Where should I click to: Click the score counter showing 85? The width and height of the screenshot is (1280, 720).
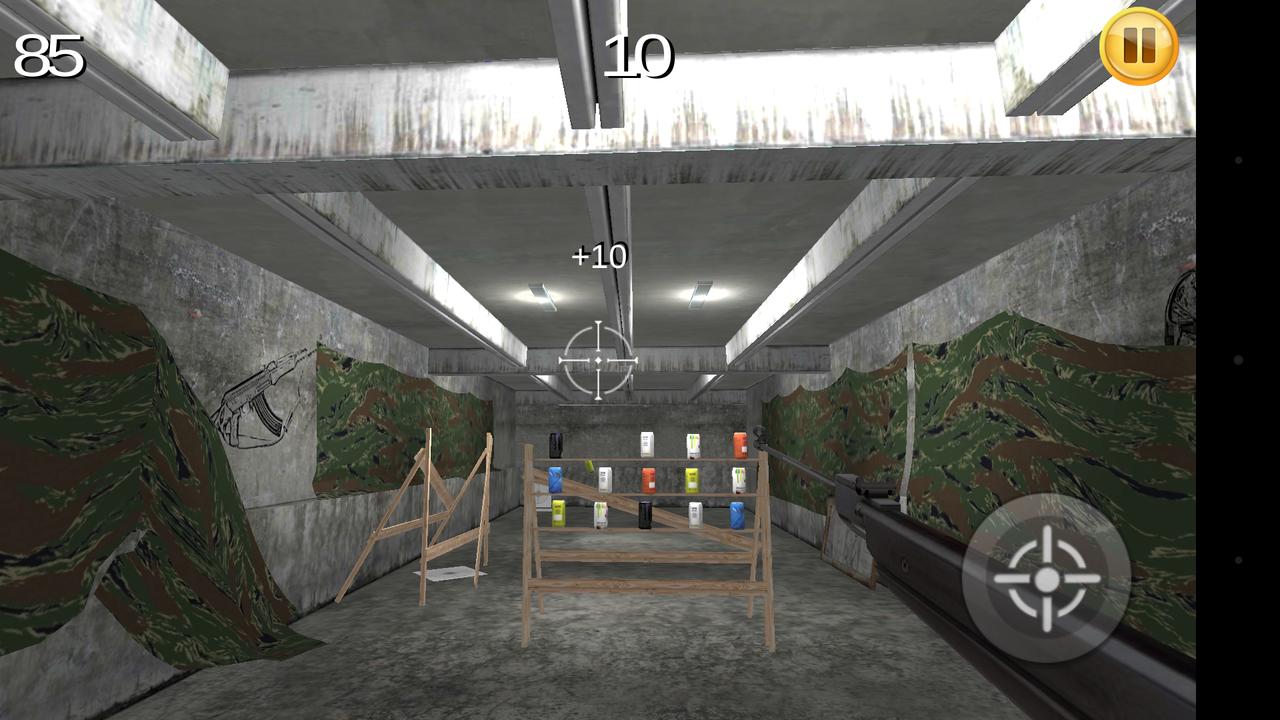point(49,53)
